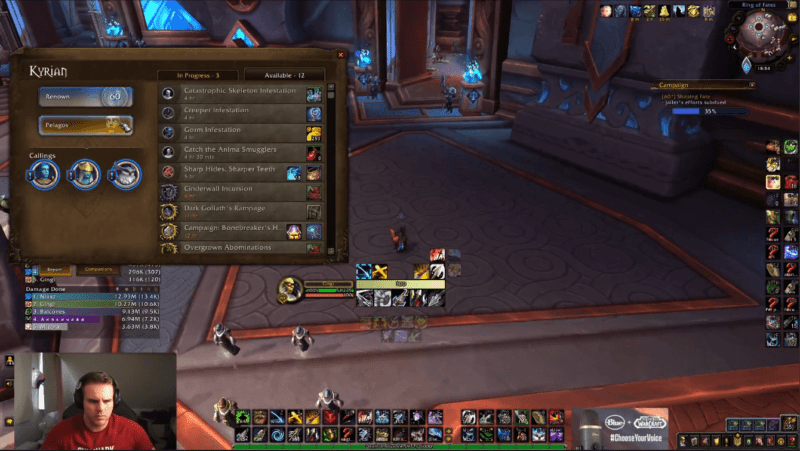Click the player portrait unit frame
This screenshot has height=451, width=800.
tap(290, 288)
